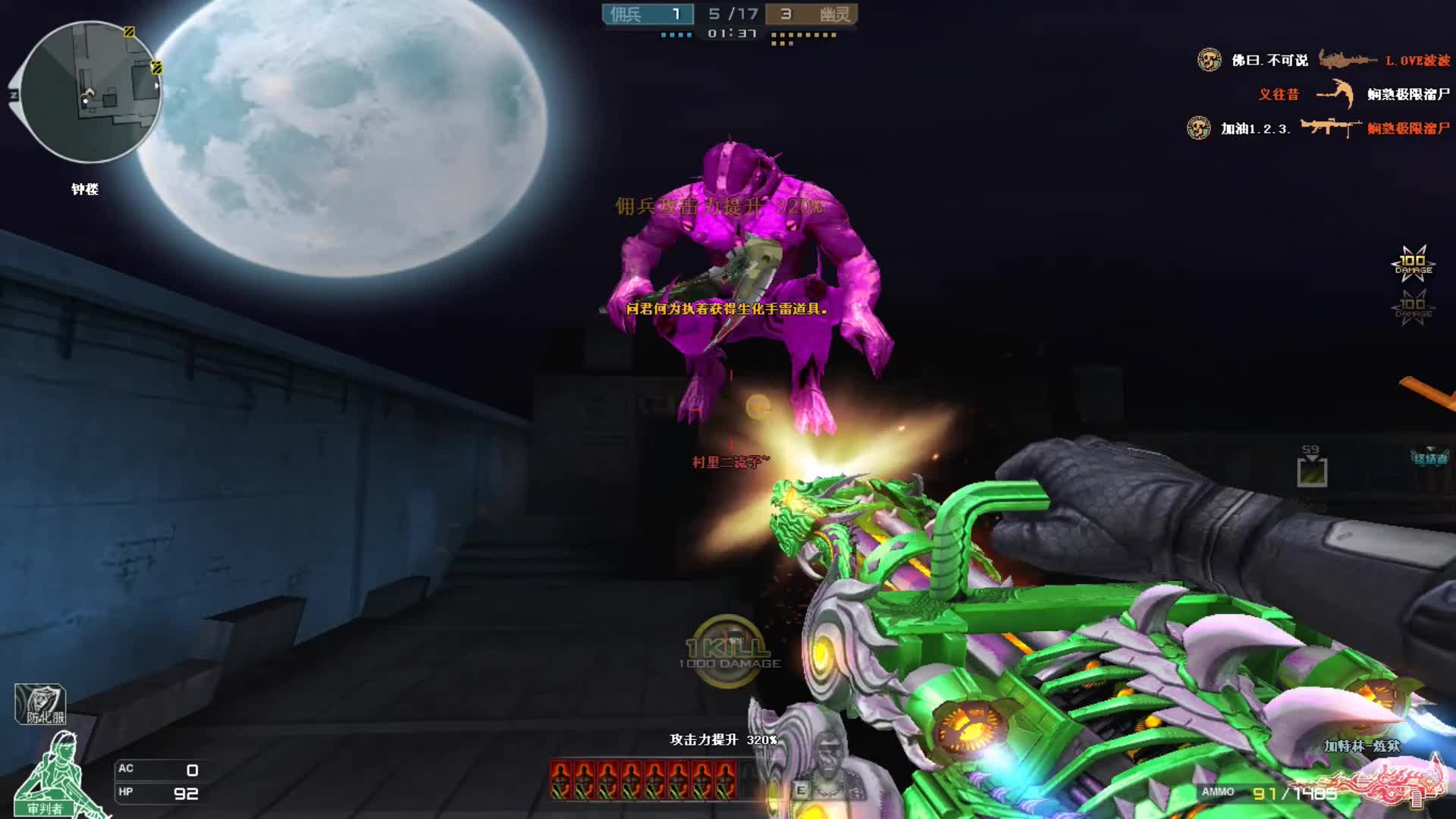Image resolution: width=1456 pixels, height=819 pixels.
Task: Click the item icon labeled 59
Action: 1311,469
